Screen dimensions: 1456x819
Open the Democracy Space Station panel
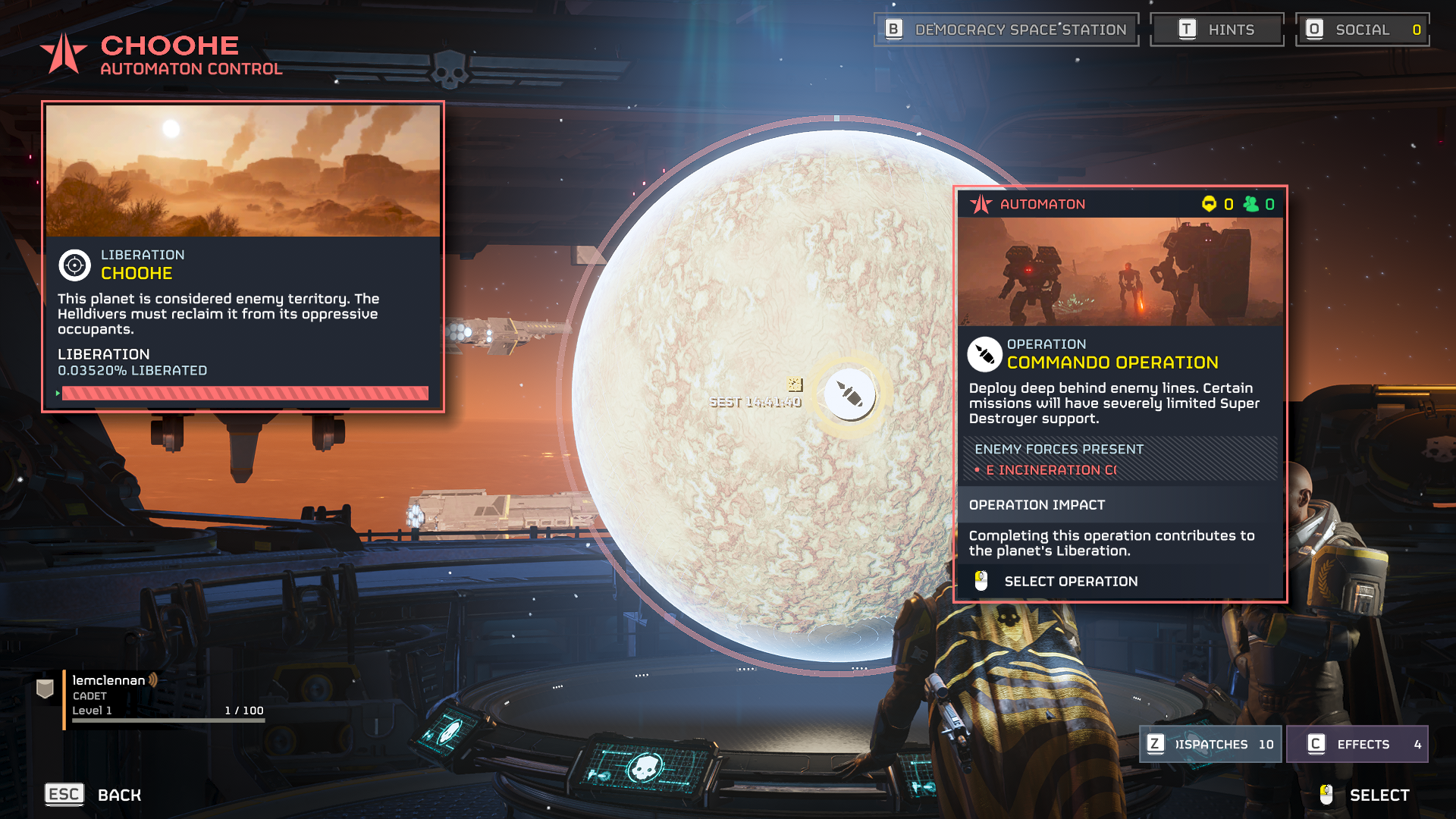1006,30
